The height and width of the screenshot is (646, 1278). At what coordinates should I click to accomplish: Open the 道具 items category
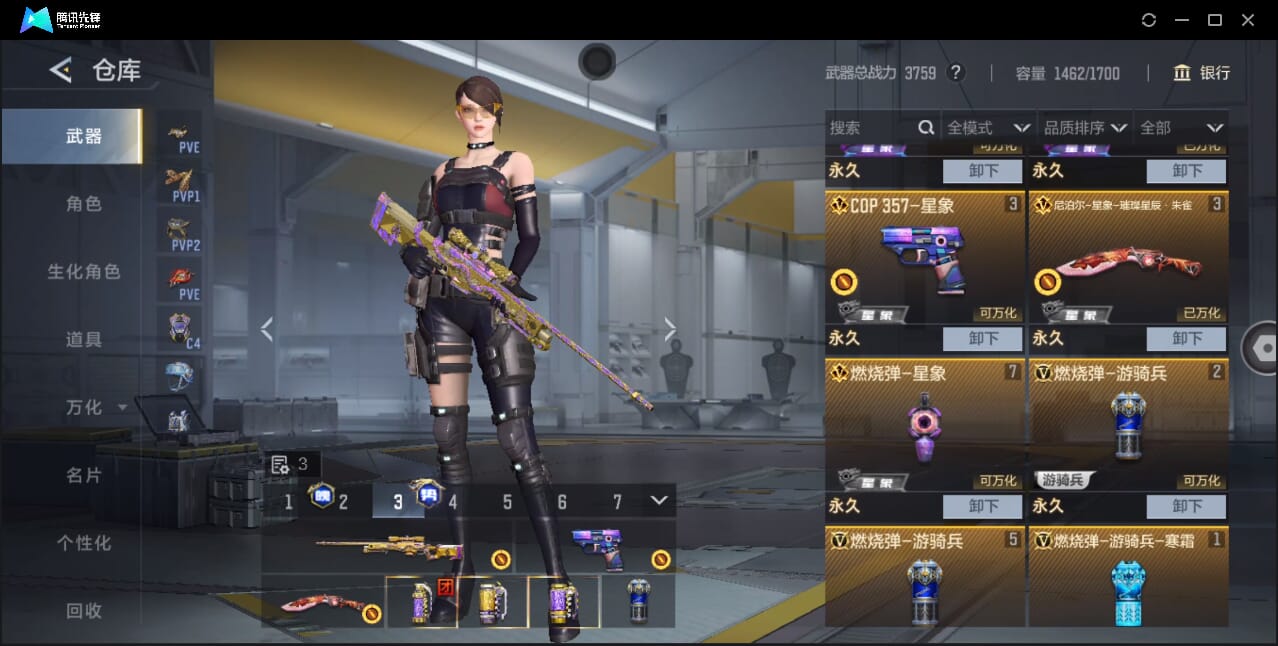coord(84,340)
